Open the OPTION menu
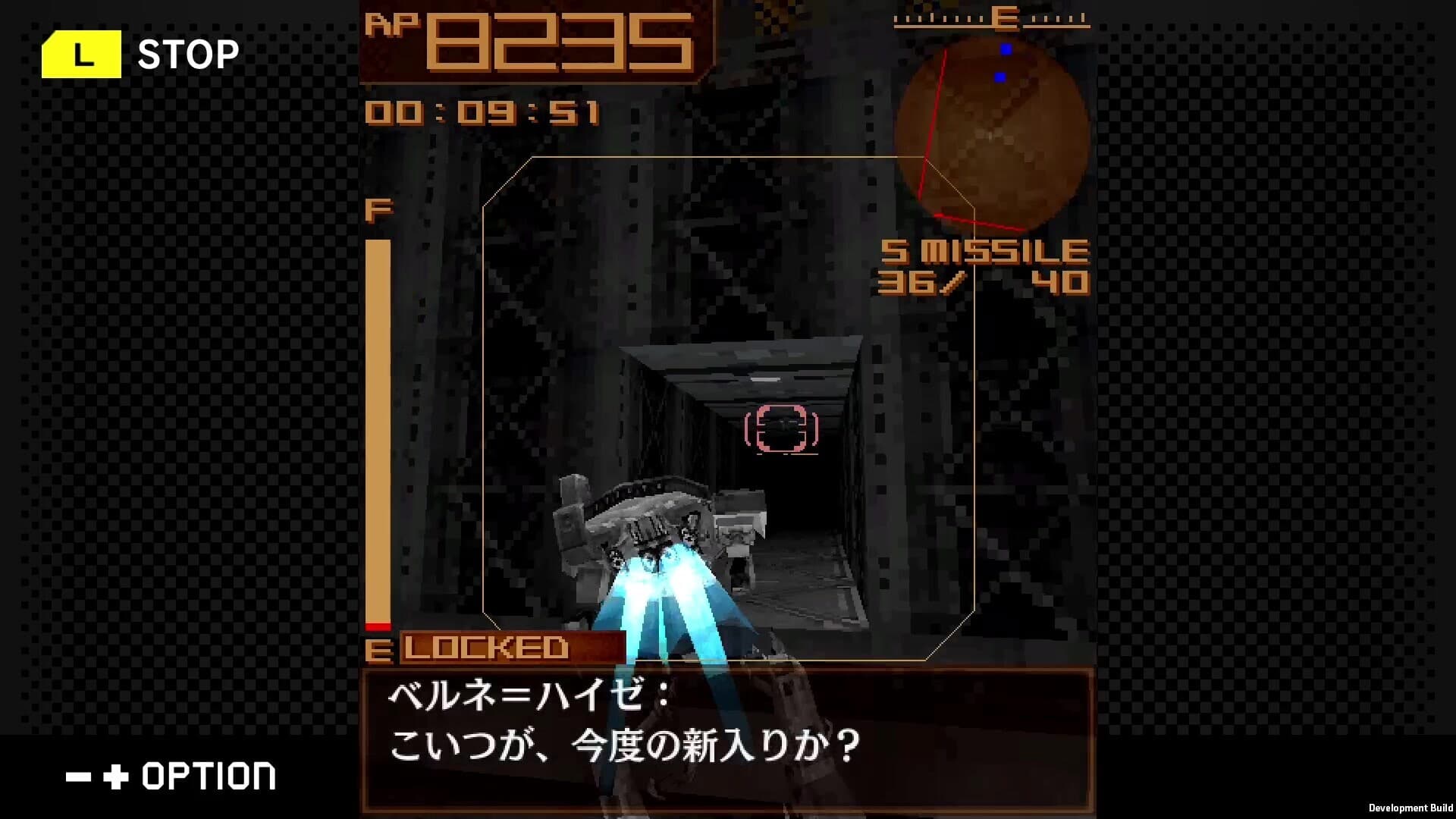The width and height of the screenshot is (1456, 819). pos(205,777)
